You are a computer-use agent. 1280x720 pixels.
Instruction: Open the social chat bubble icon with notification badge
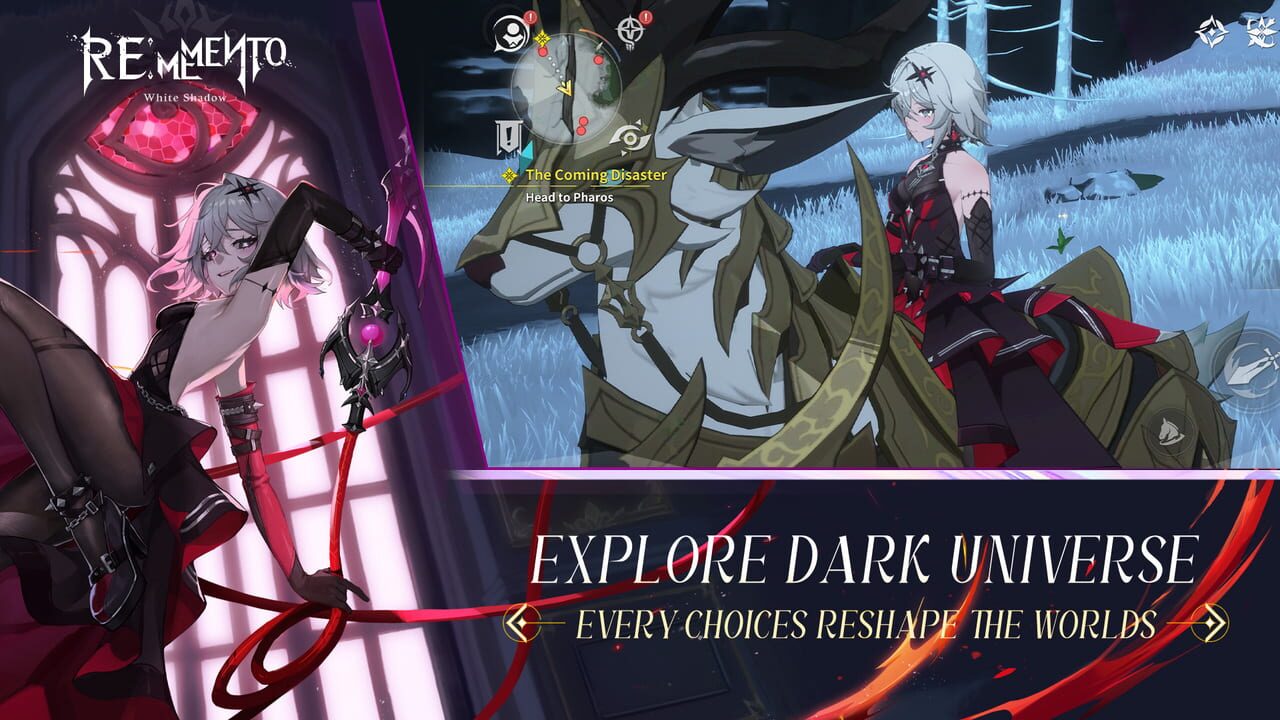click(512, 33)
